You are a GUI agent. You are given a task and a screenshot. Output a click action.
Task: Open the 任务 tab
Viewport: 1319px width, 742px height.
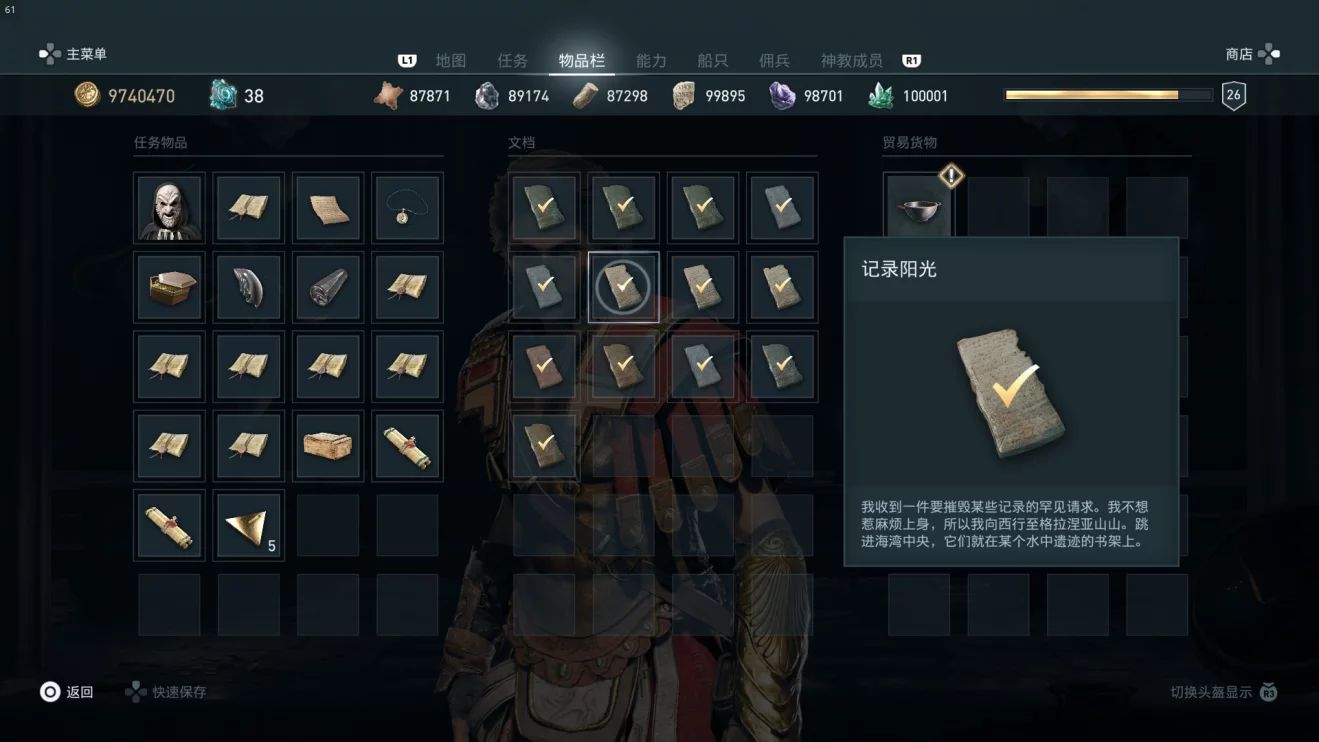(x=512, y=61)
